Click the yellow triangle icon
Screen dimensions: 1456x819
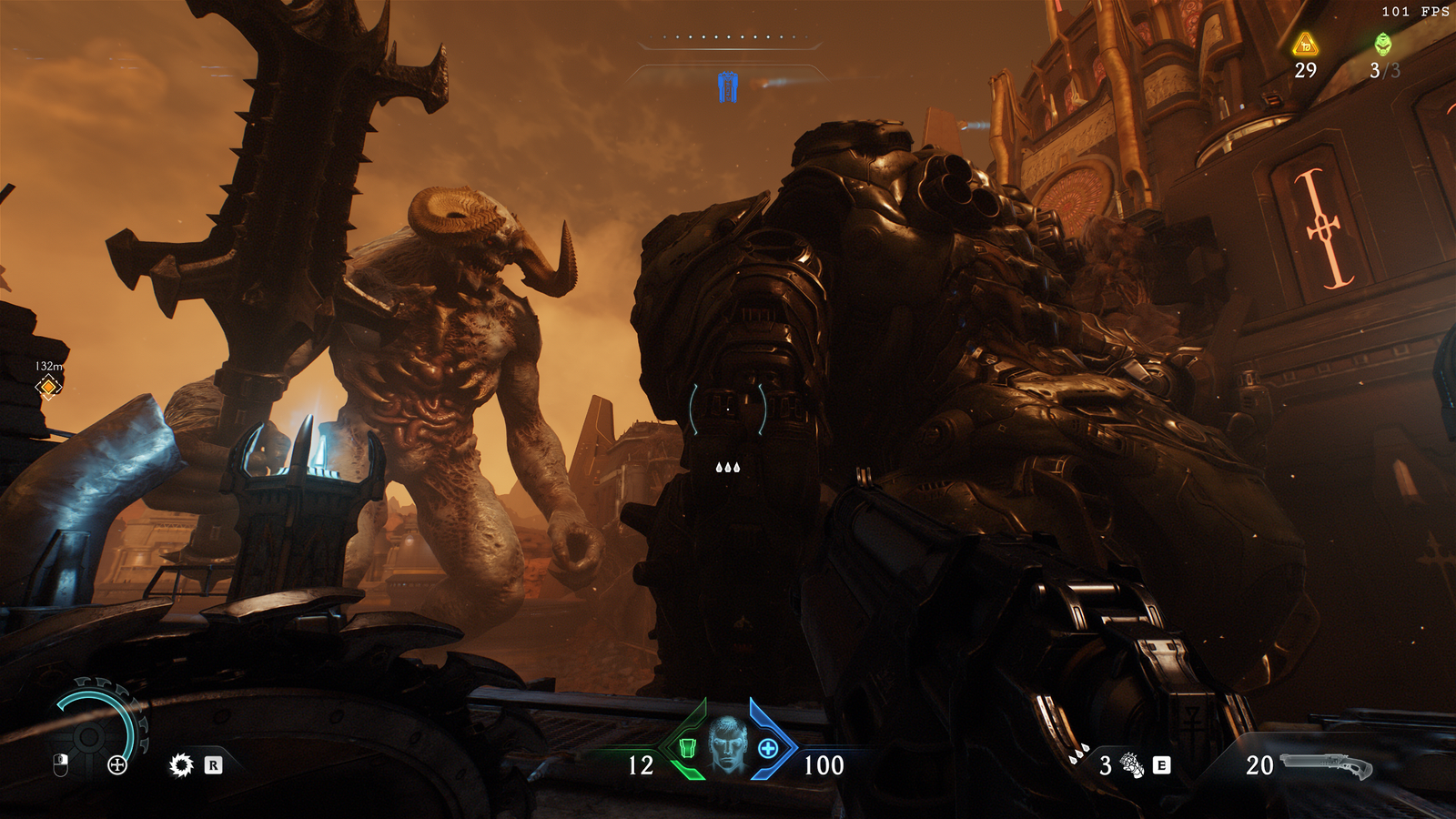(x=1306, y=44)
